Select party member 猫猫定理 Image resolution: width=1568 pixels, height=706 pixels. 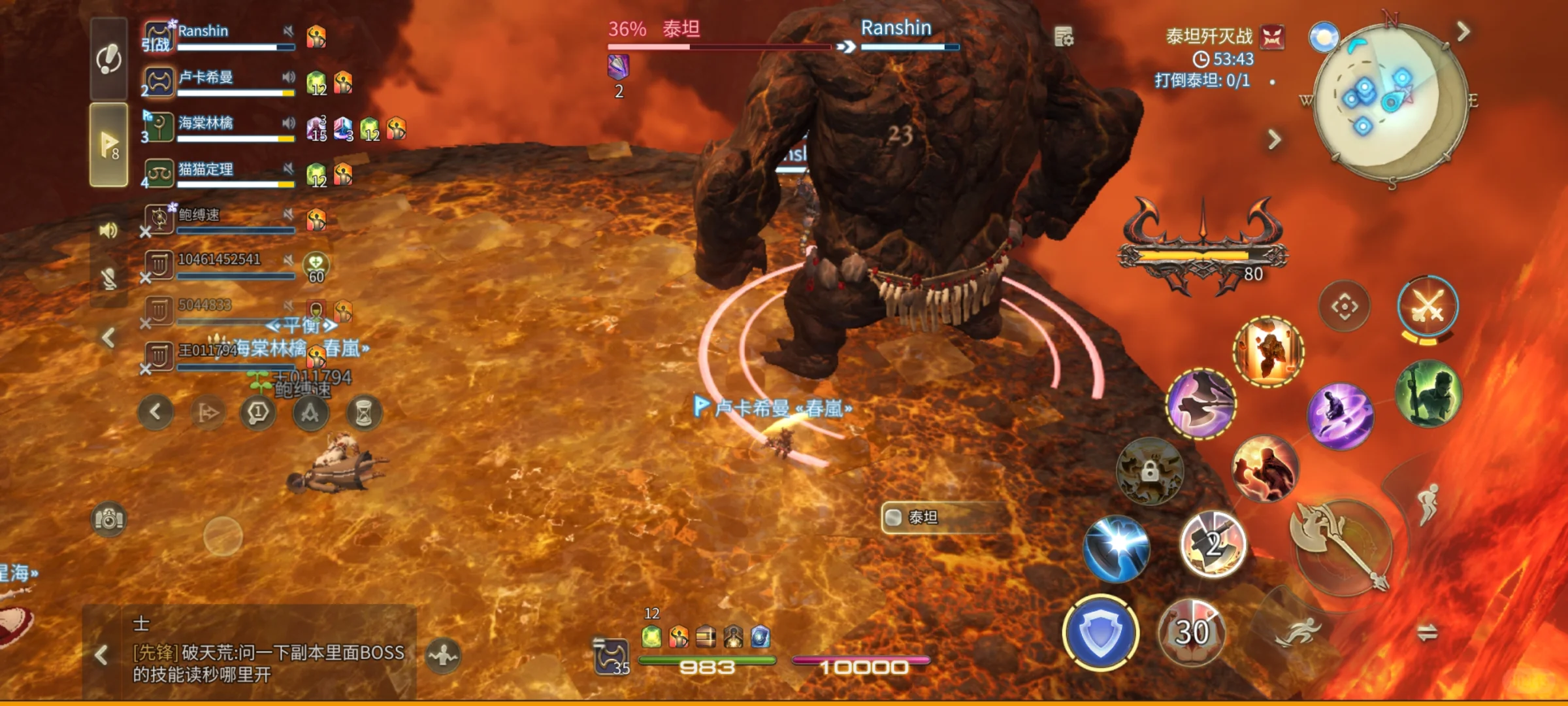(x=216, y=174)
